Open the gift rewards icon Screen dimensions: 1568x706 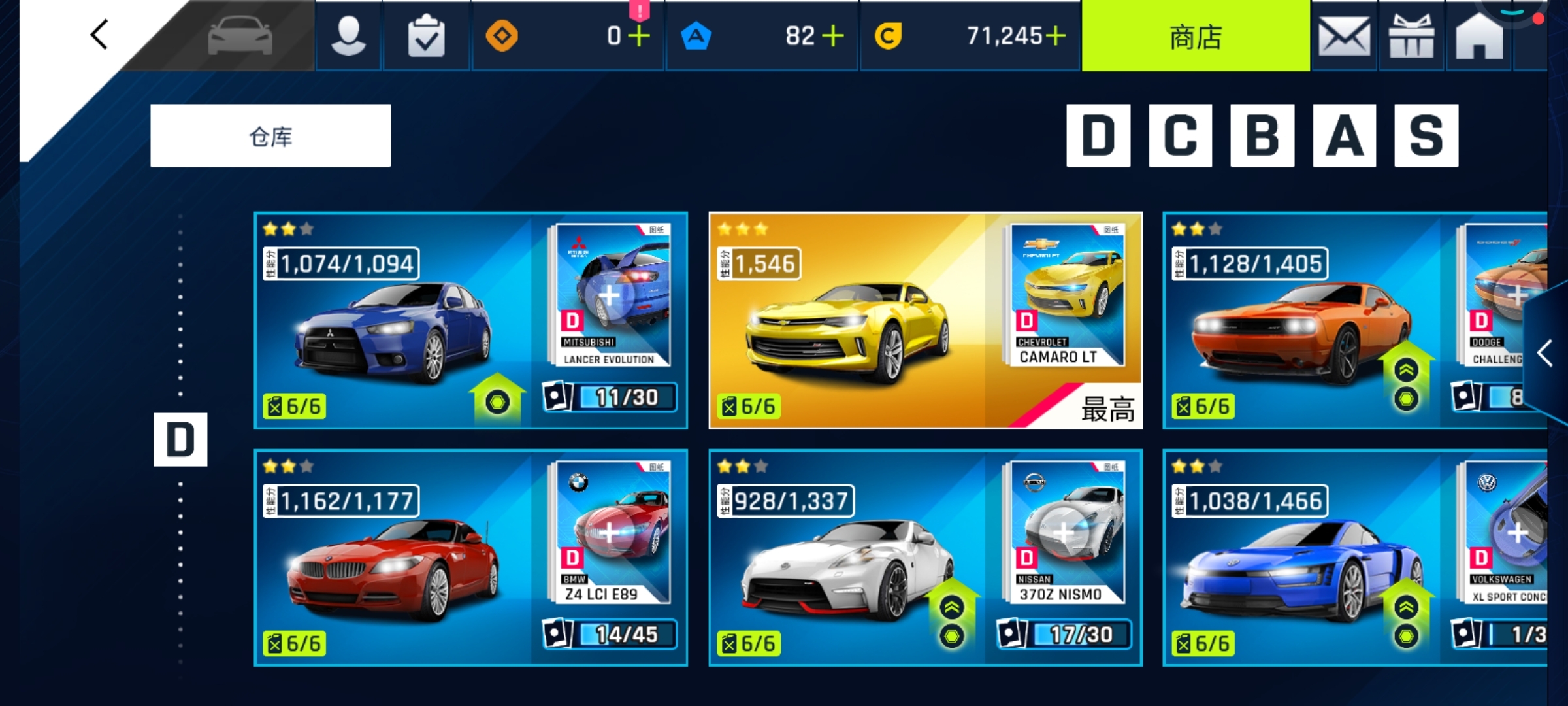(x=1411, y=36)
